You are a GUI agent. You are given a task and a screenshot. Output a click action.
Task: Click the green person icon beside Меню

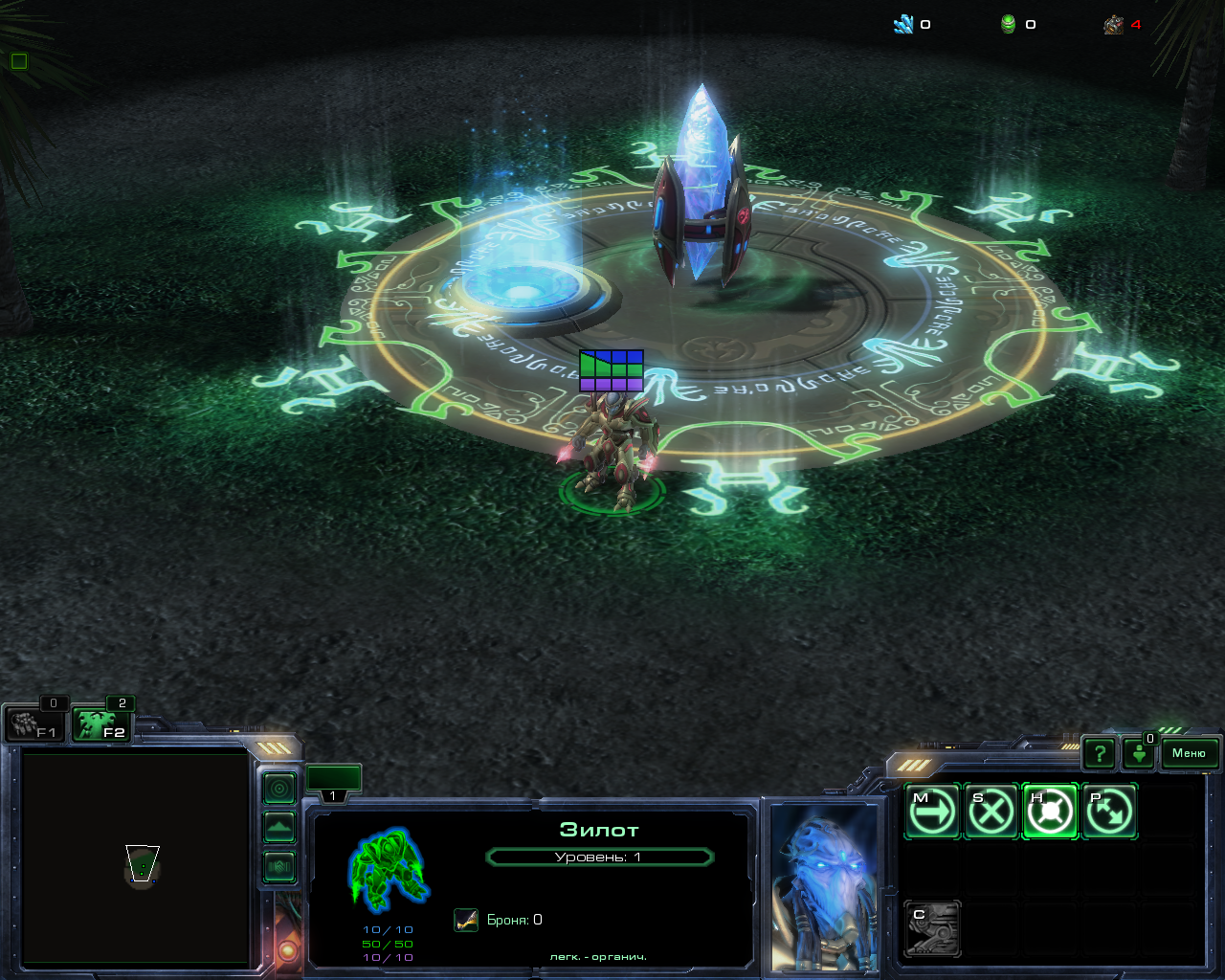pyautogui.click(x=1139, y=754)
